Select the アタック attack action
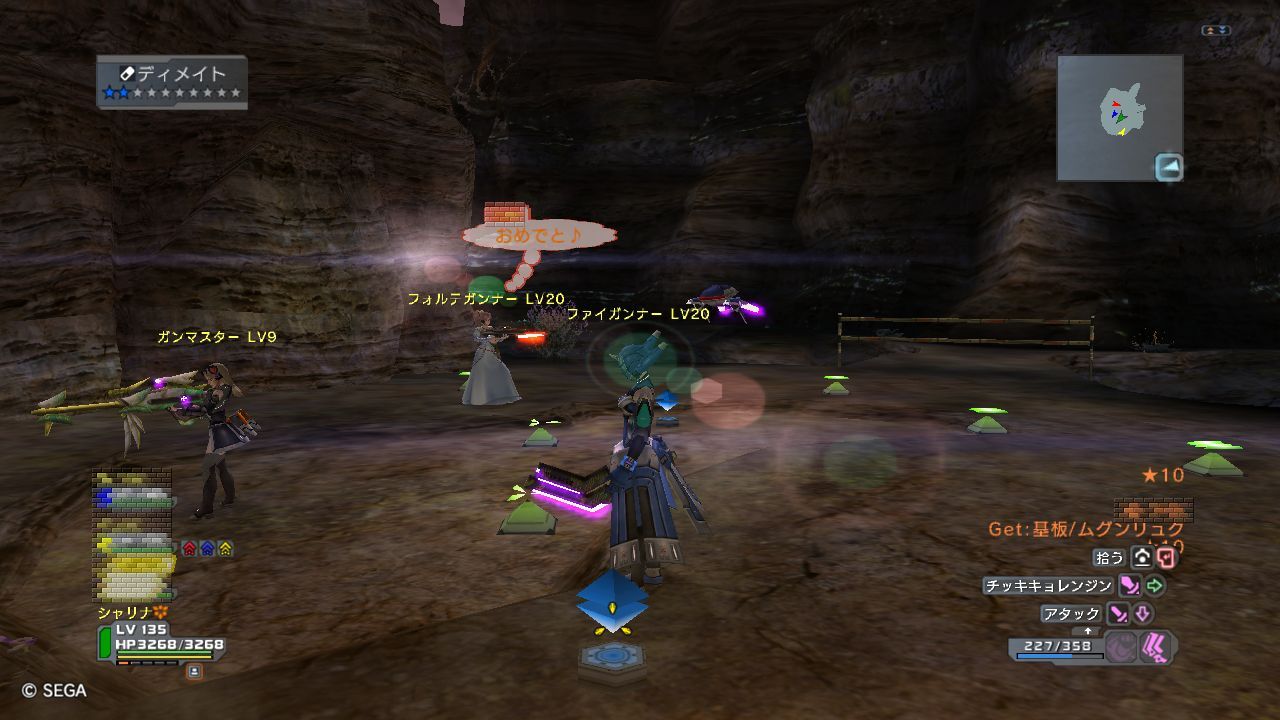 pyautogui.click(x=1071, y=614)
